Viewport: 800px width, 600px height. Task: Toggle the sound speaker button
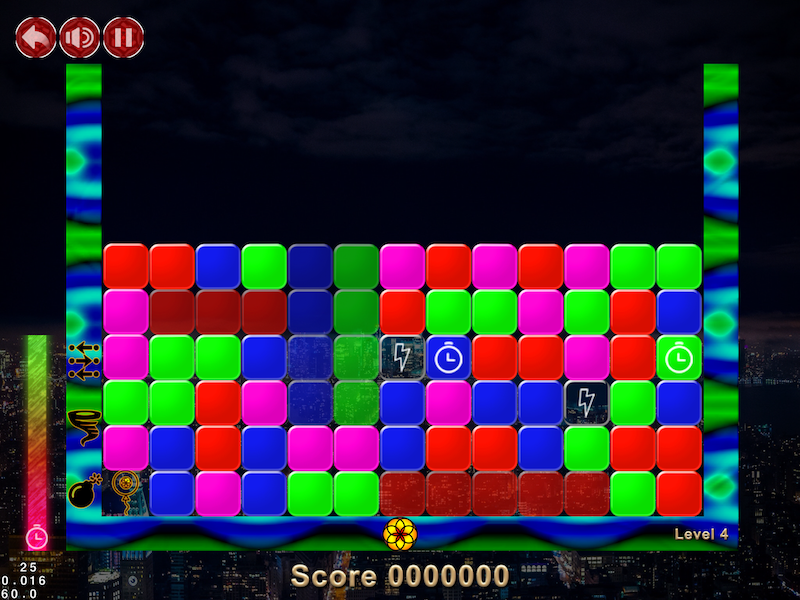pyautogui.click(x=80, y=38)
